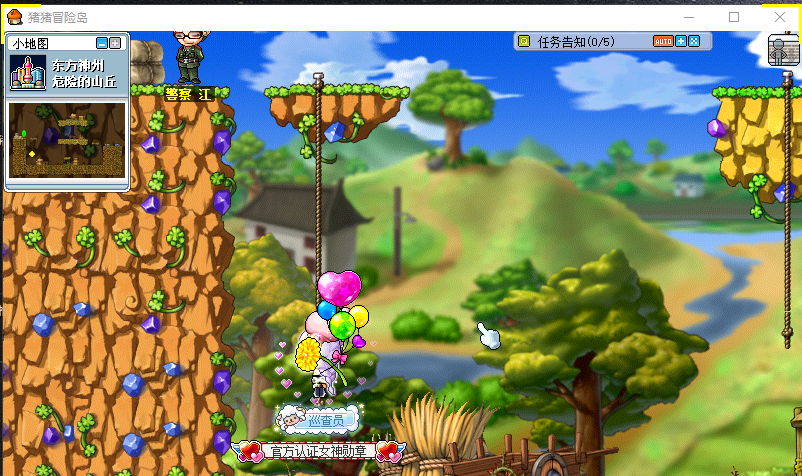This screenshot has width=802, height=476.
Task: Toggle AUTO in the quest notifier
Action: pos(663,41)
